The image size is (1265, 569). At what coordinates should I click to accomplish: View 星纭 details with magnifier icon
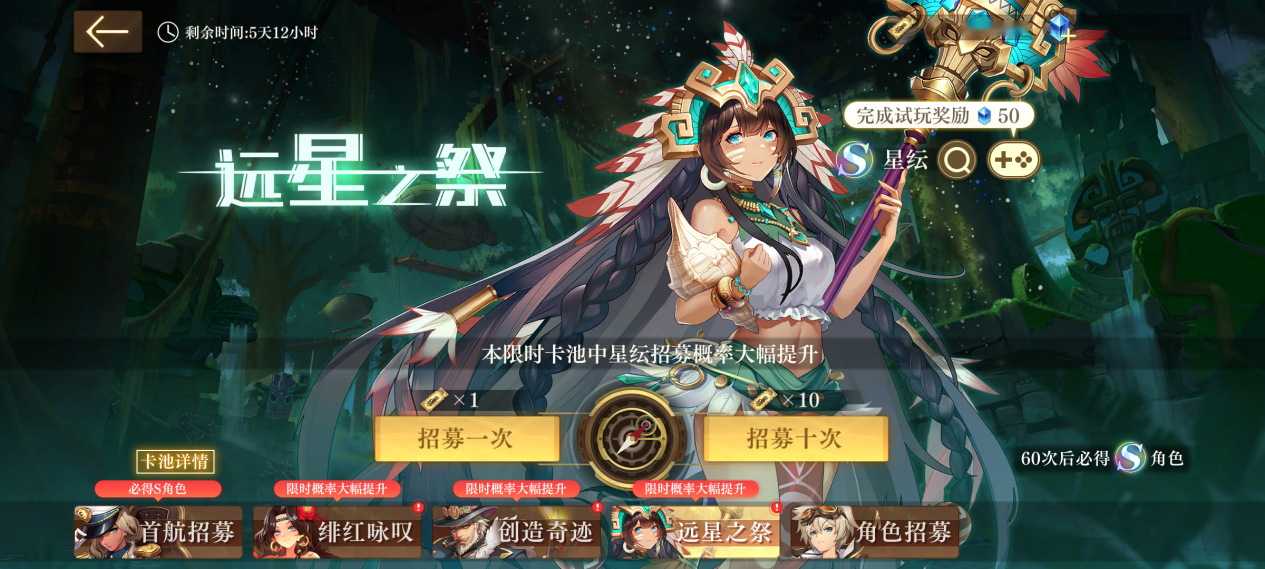[x=957, y=160]
